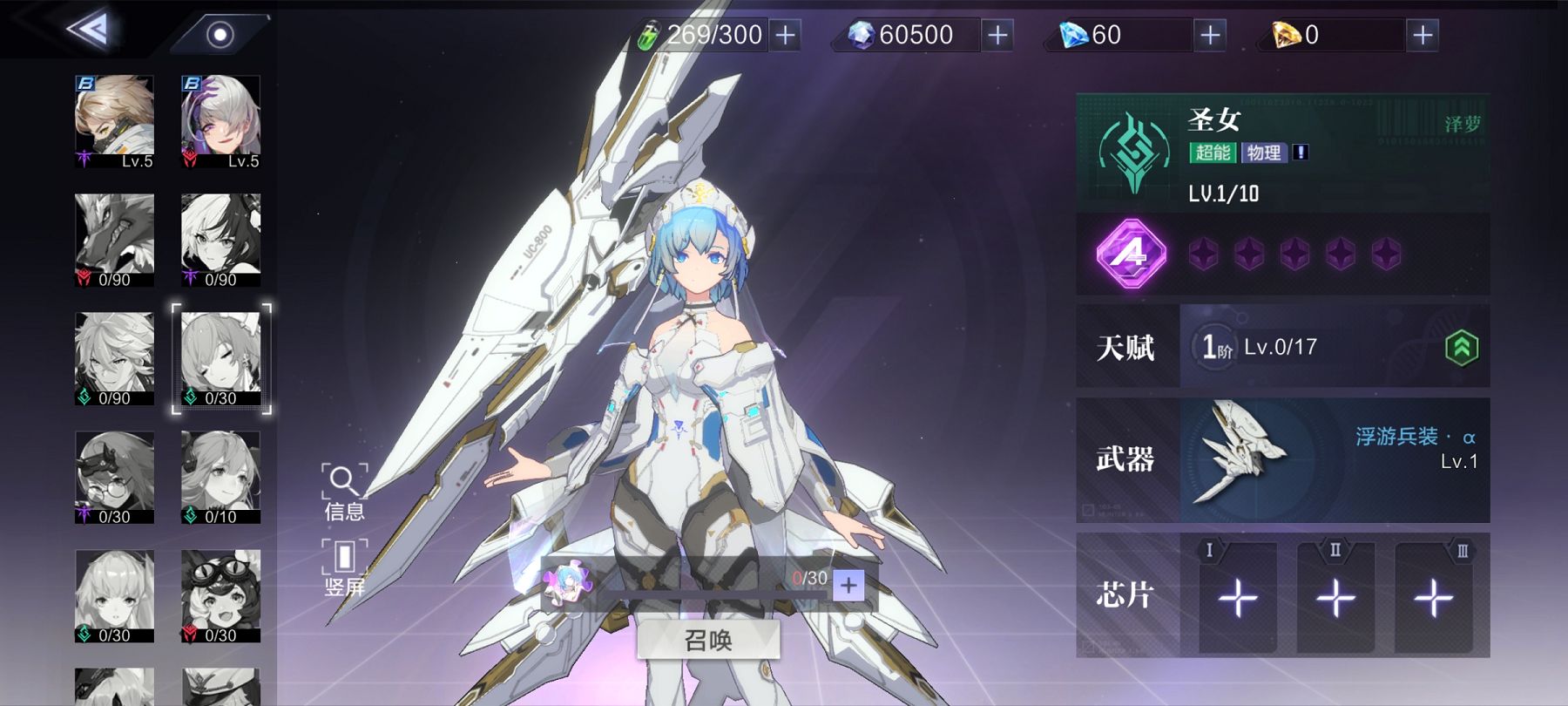Tap the talent upgrade green arrow icon

[1462, 348]
